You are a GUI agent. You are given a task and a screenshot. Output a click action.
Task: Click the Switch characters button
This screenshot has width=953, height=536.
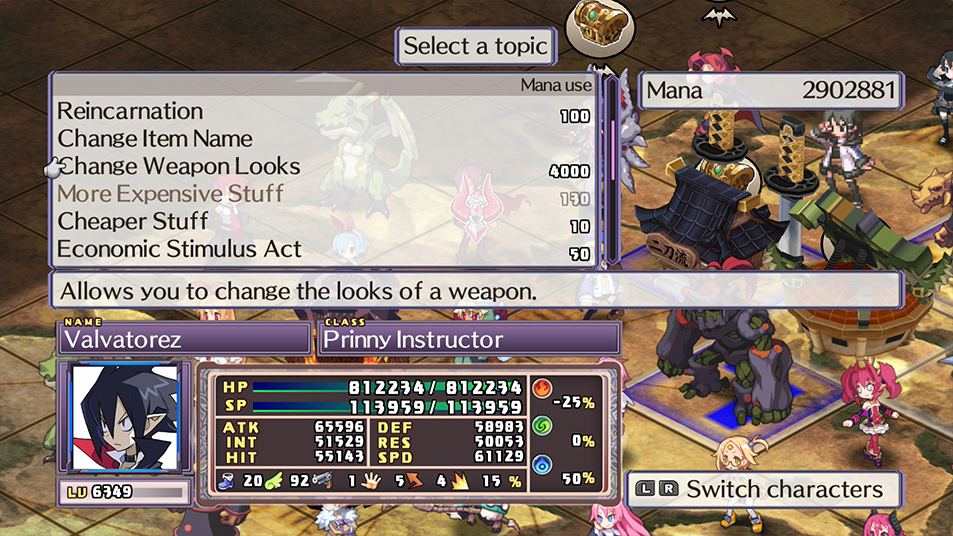click(765, 490)
